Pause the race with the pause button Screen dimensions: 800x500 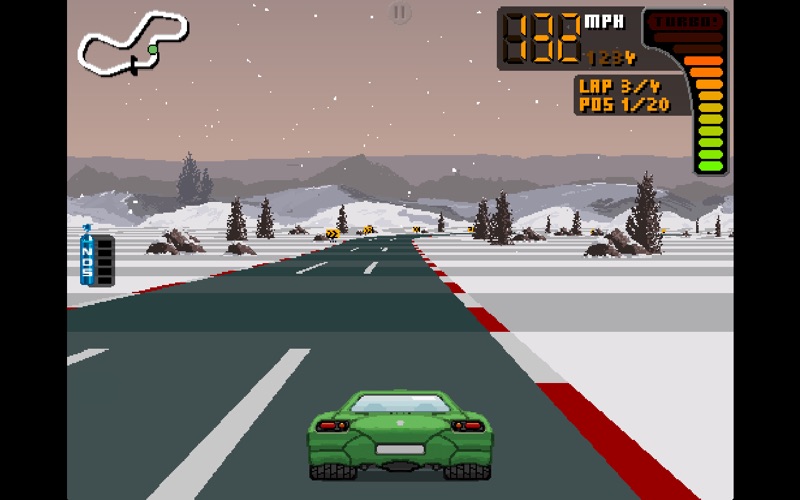400,13
